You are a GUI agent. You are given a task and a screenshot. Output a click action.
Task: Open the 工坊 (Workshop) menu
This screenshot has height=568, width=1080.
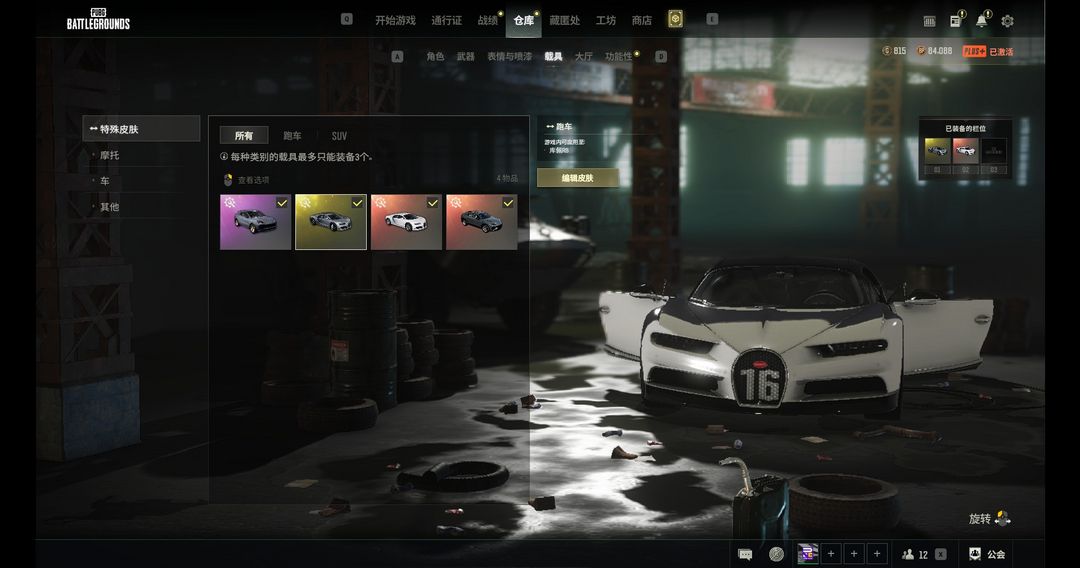pyautogui.click(x=606, y=20)
